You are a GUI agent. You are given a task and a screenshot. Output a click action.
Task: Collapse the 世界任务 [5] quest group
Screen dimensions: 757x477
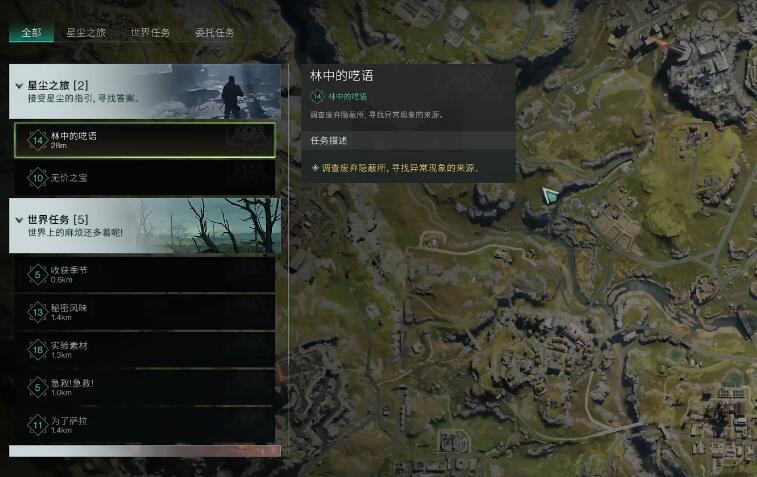coord(20,219)
